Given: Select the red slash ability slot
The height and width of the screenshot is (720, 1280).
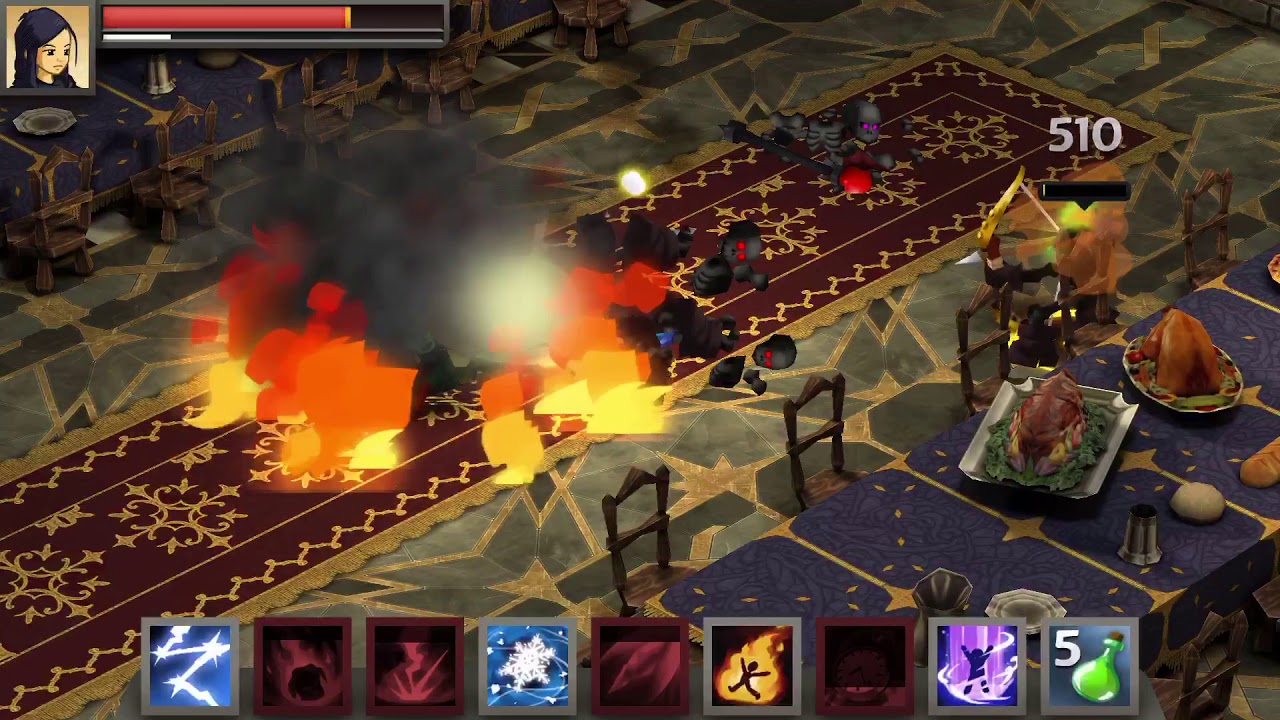Looking at the screenshot, I should click(640, 665).
